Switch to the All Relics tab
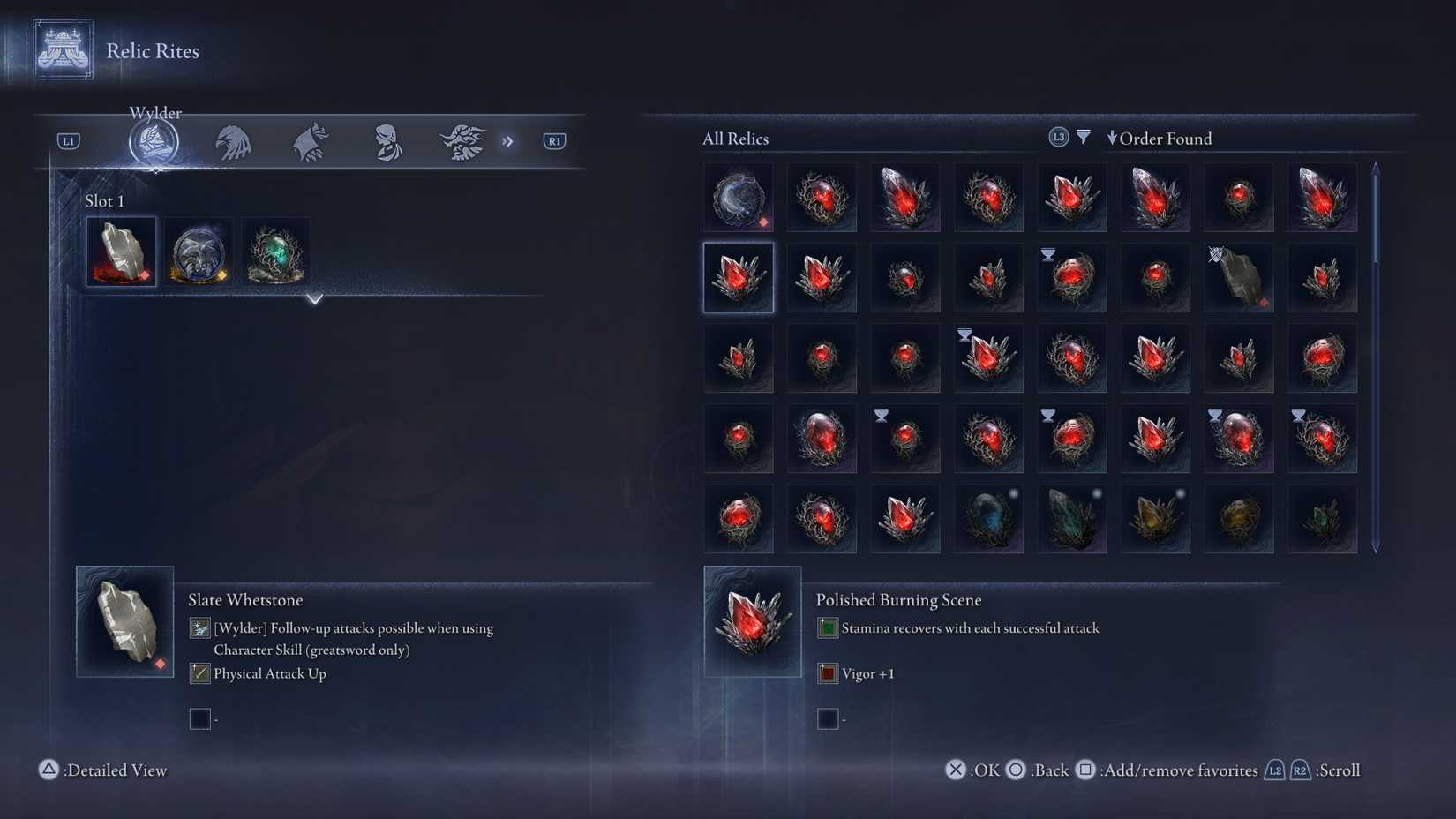Viewport: 1456px width, 819px height. coord(734,139)
